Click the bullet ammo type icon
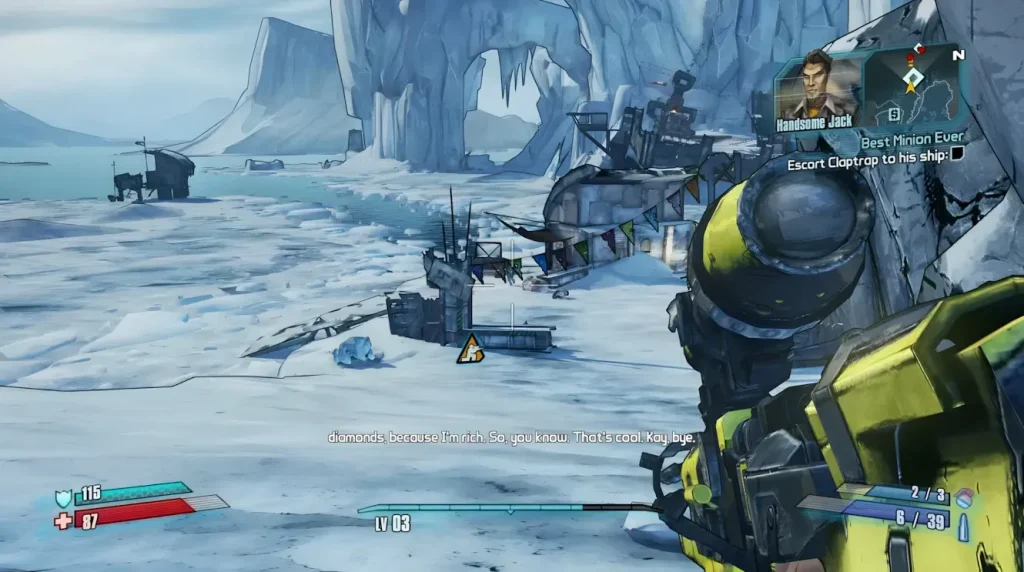Screen dimensions: 1024x572 click(964, 525)
